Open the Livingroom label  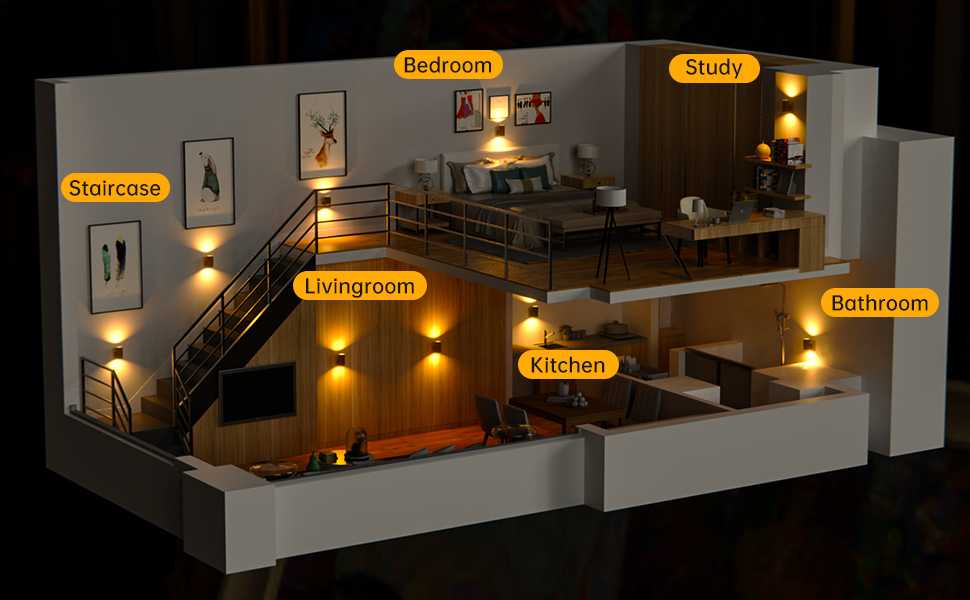pyautogui.click(x=360, y=287)
